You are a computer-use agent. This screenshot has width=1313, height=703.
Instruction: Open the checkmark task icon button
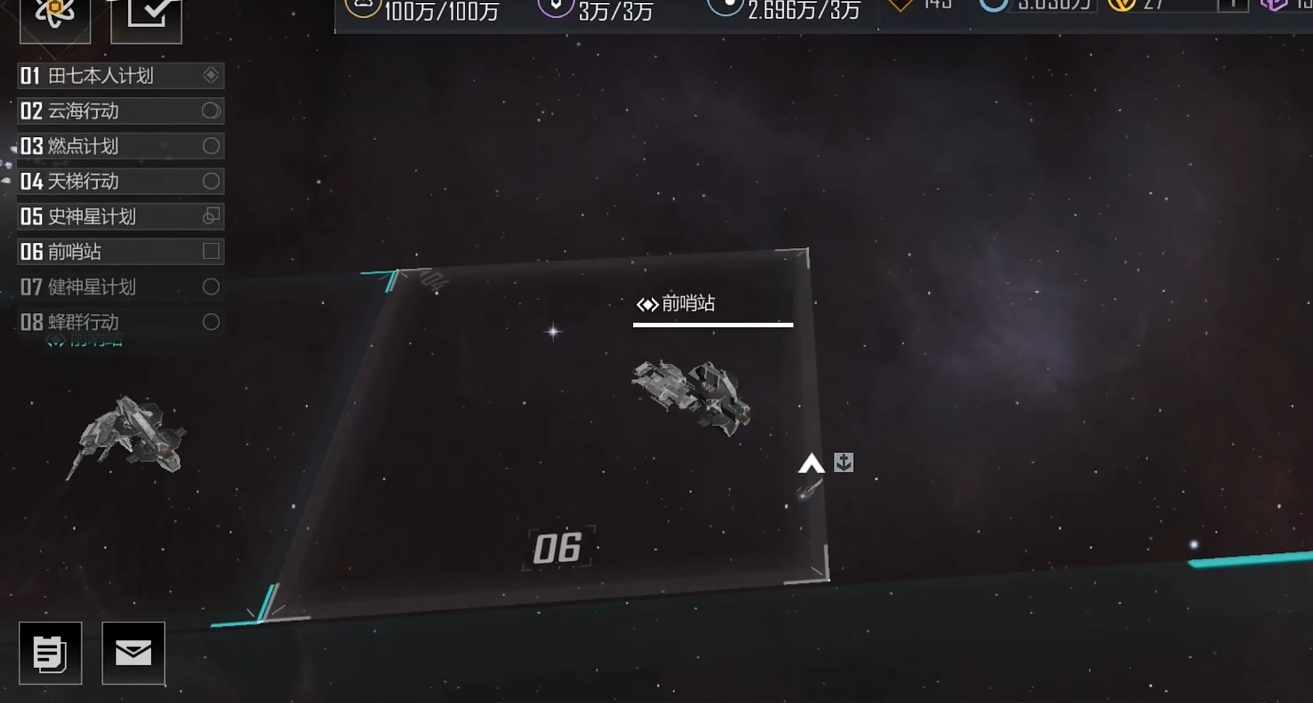[146, 15]
